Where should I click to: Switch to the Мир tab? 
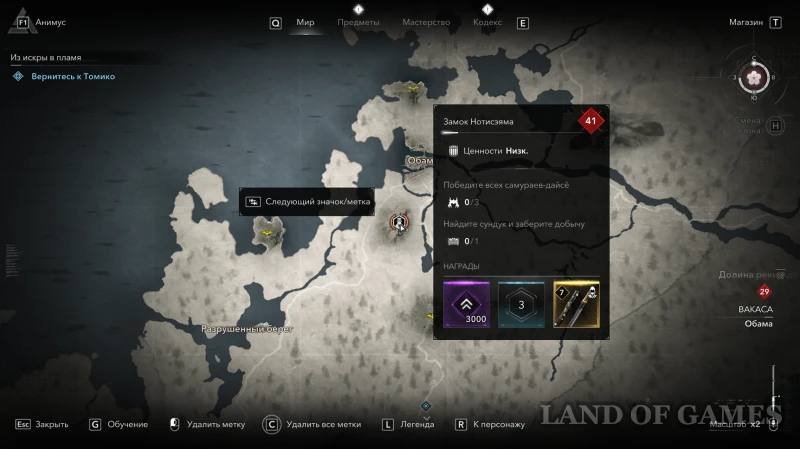click(x=305, y=22)
